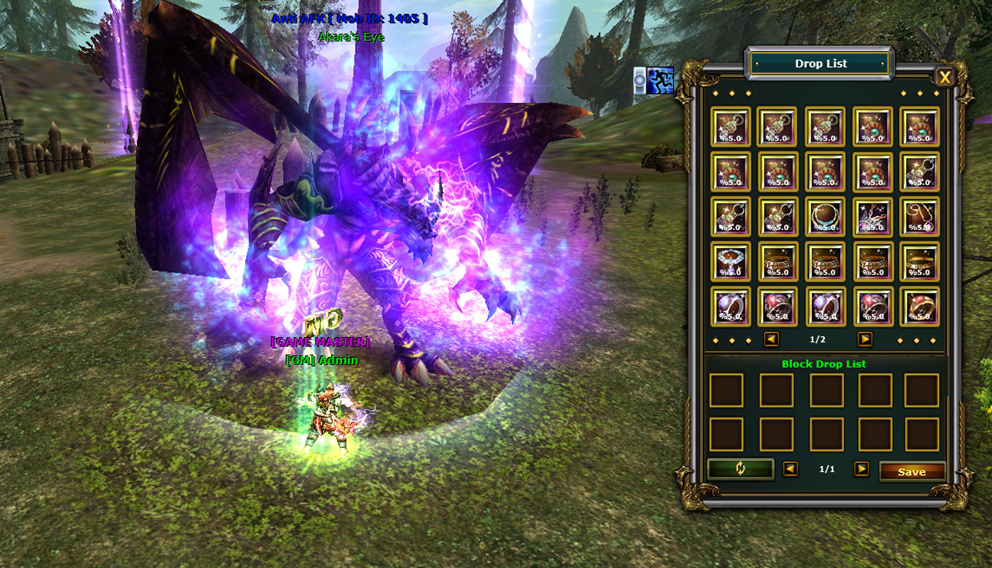Go to next page of 1/2 drop list
Viewport: 992px width, 568px height.
point(865,339)
